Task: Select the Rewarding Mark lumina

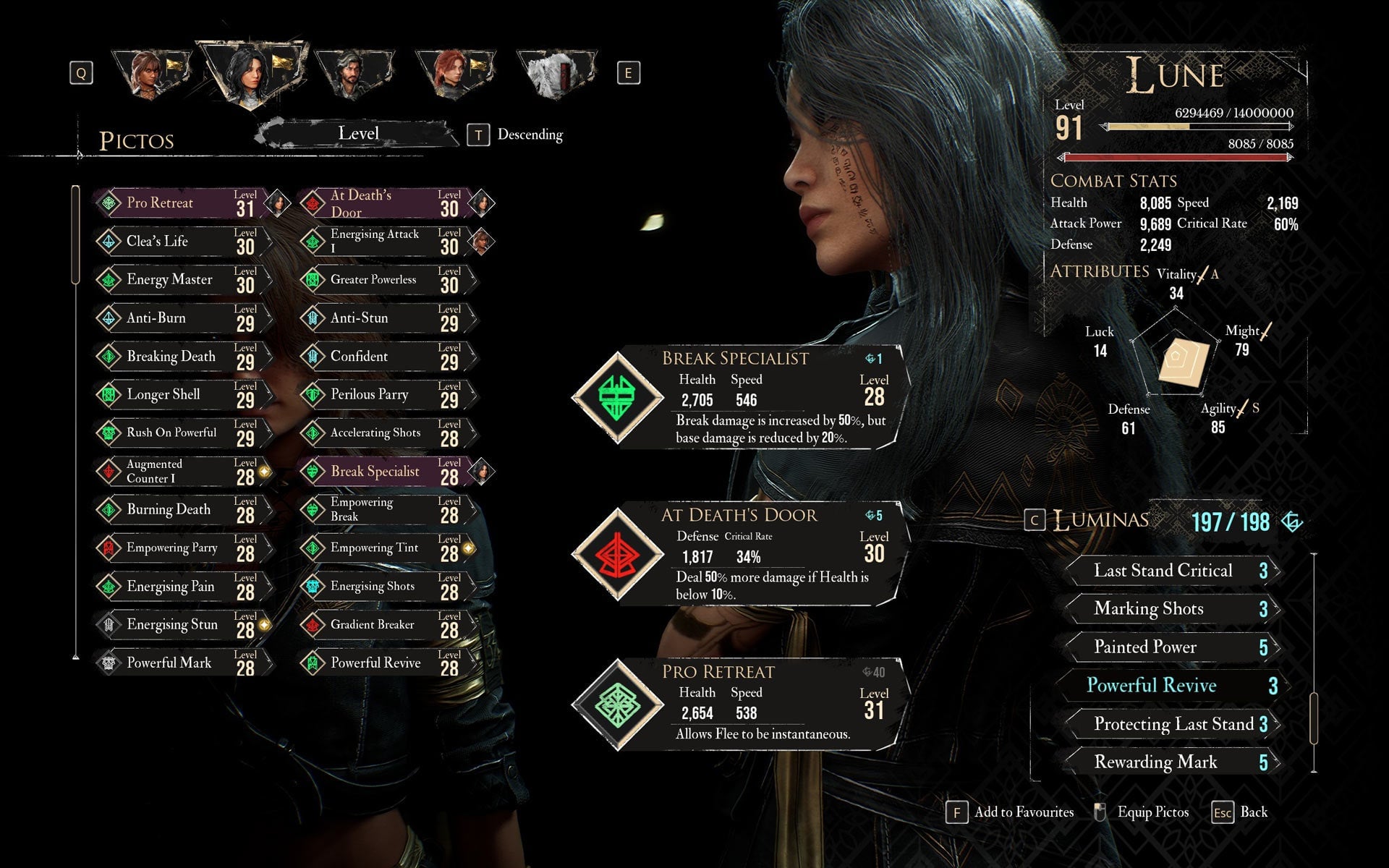Action: 1171,762
